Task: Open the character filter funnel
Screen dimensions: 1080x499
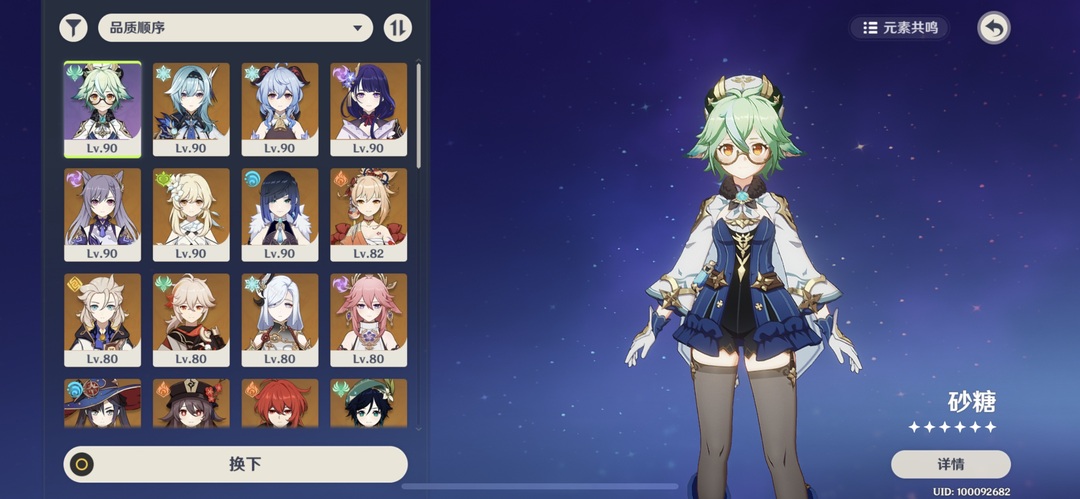Action: (x=73, y=28)
